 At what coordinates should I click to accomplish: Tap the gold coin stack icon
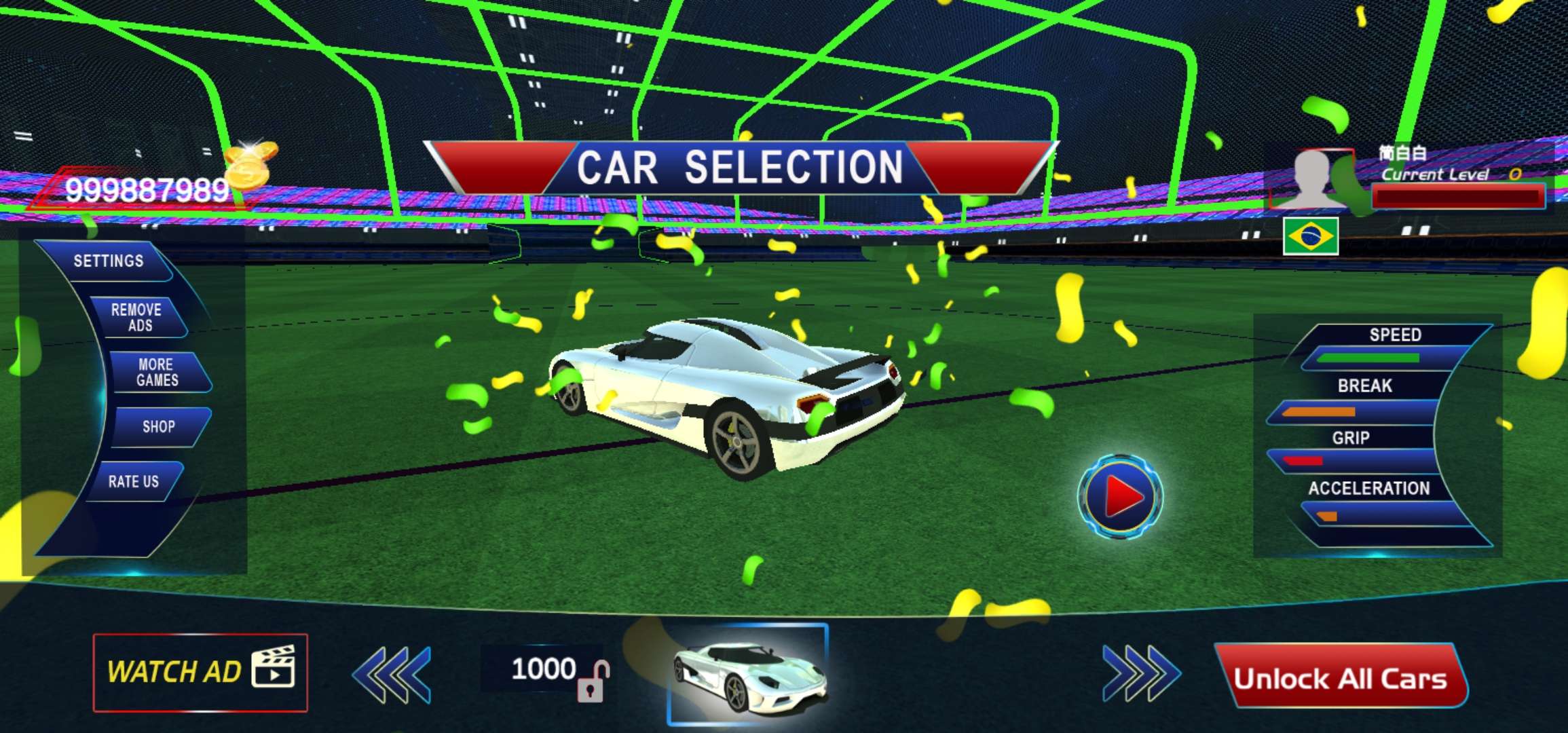(250, 165)
